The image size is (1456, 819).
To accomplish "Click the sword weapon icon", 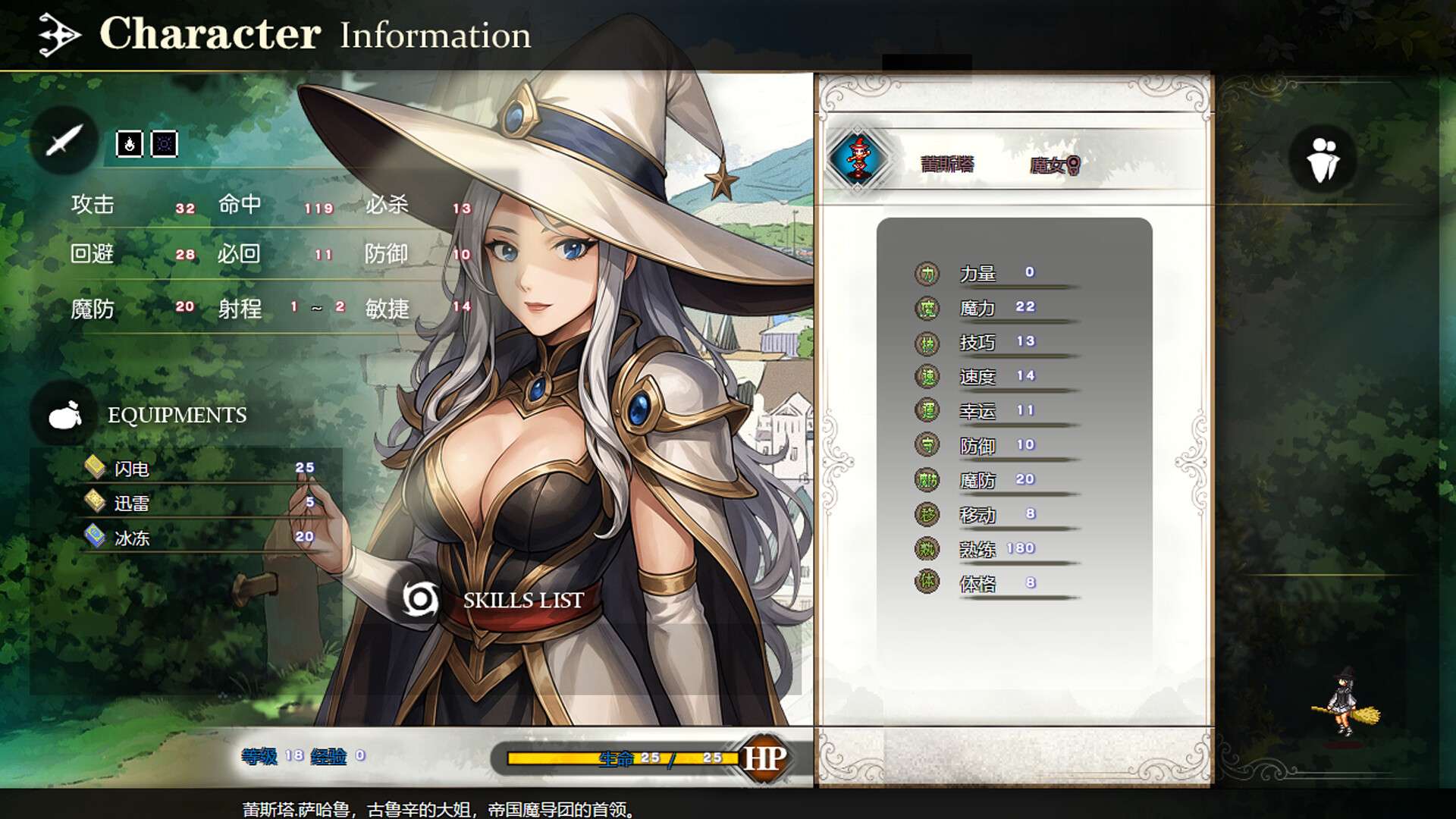I will click(x=64, y=140).
